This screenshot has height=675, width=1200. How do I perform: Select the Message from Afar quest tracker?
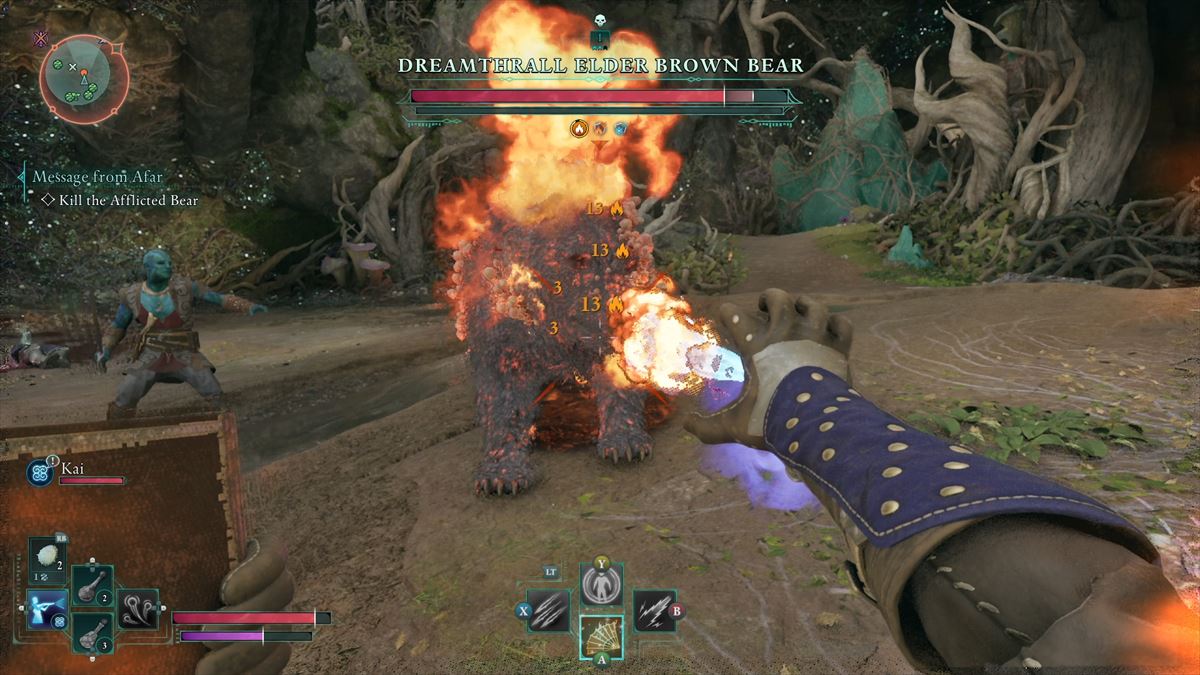pos(97,177)
